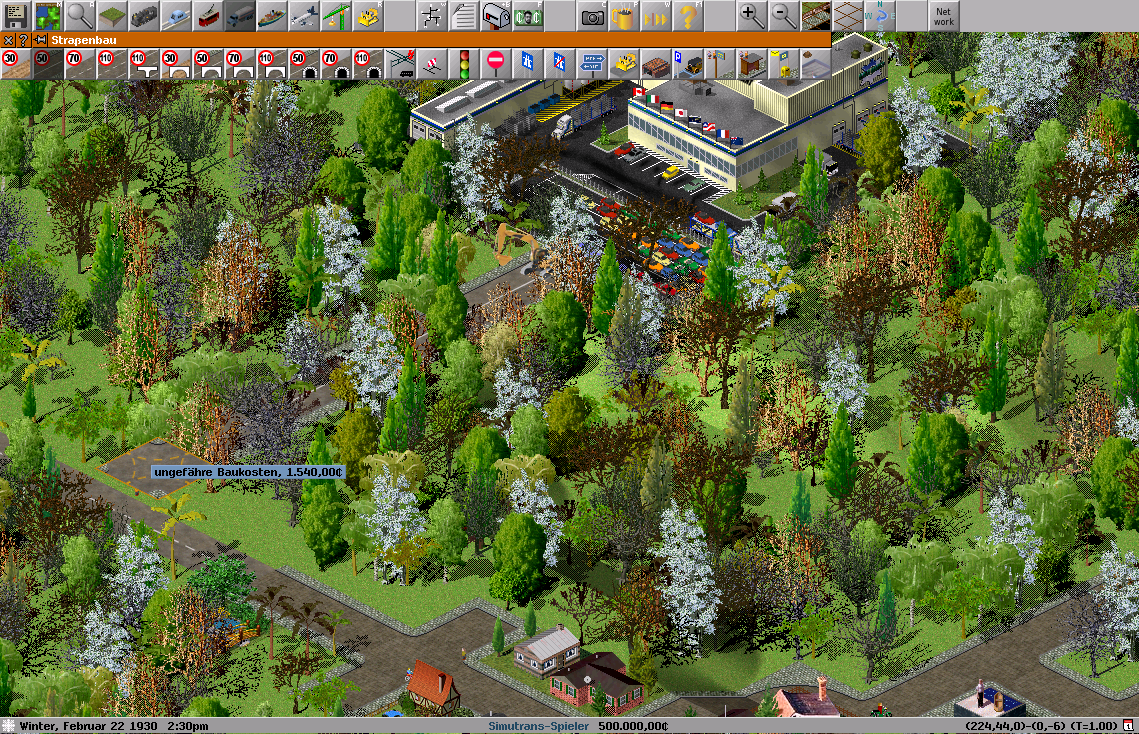Open the Network button
This screenshot has width=1139, height=734.
943,16
